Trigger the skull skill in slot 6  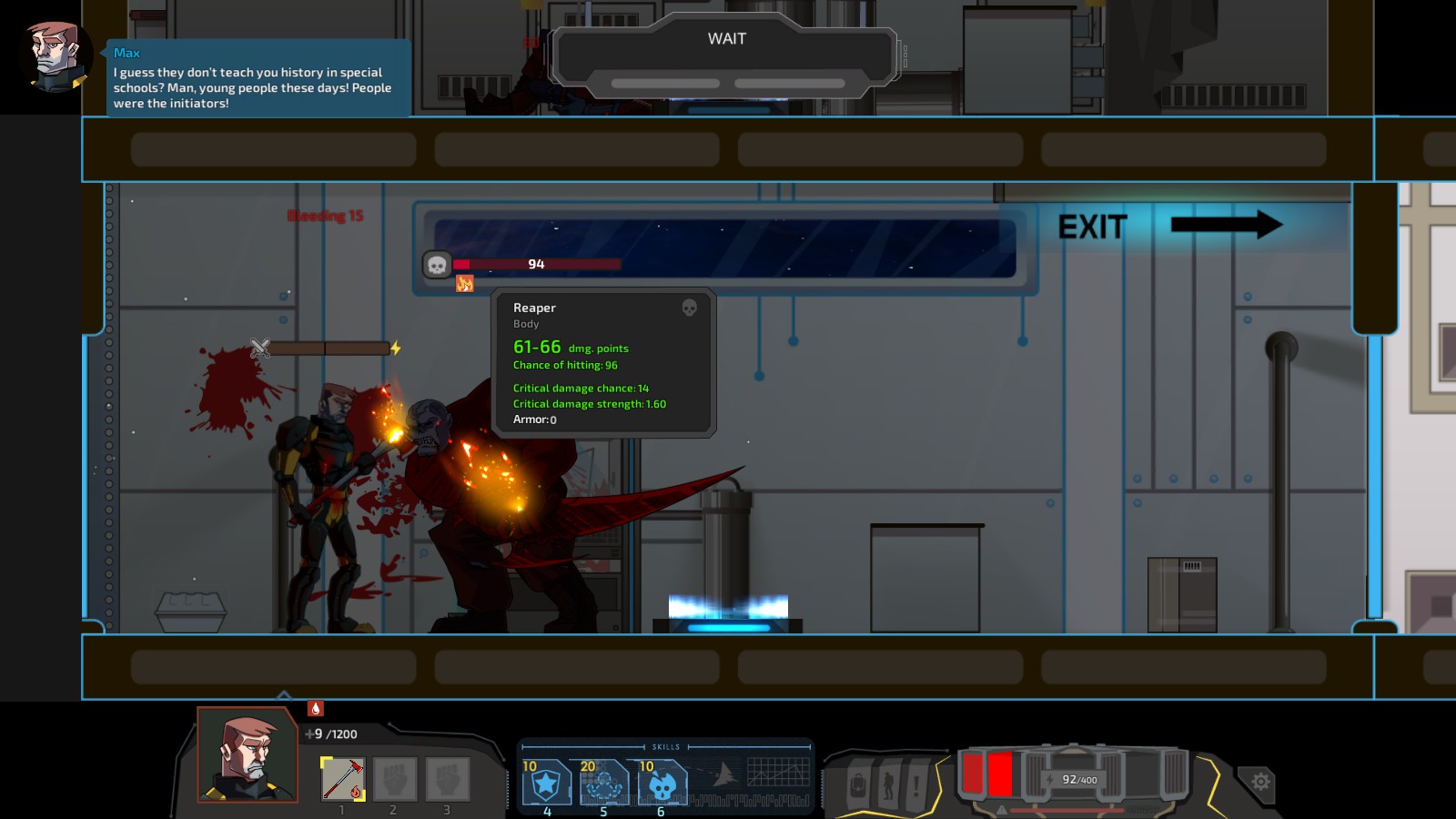pyautogui.click(x=659, y=780)
